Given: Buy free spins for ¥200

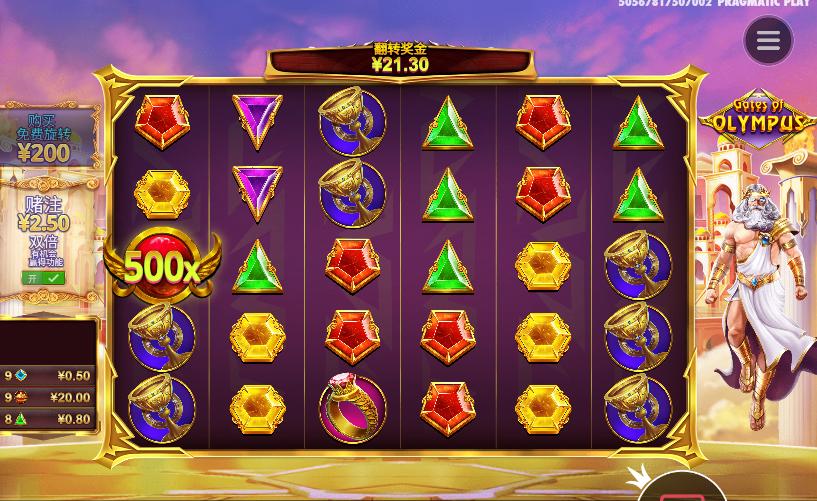Looking at the screenshot, I should (45, 138).
